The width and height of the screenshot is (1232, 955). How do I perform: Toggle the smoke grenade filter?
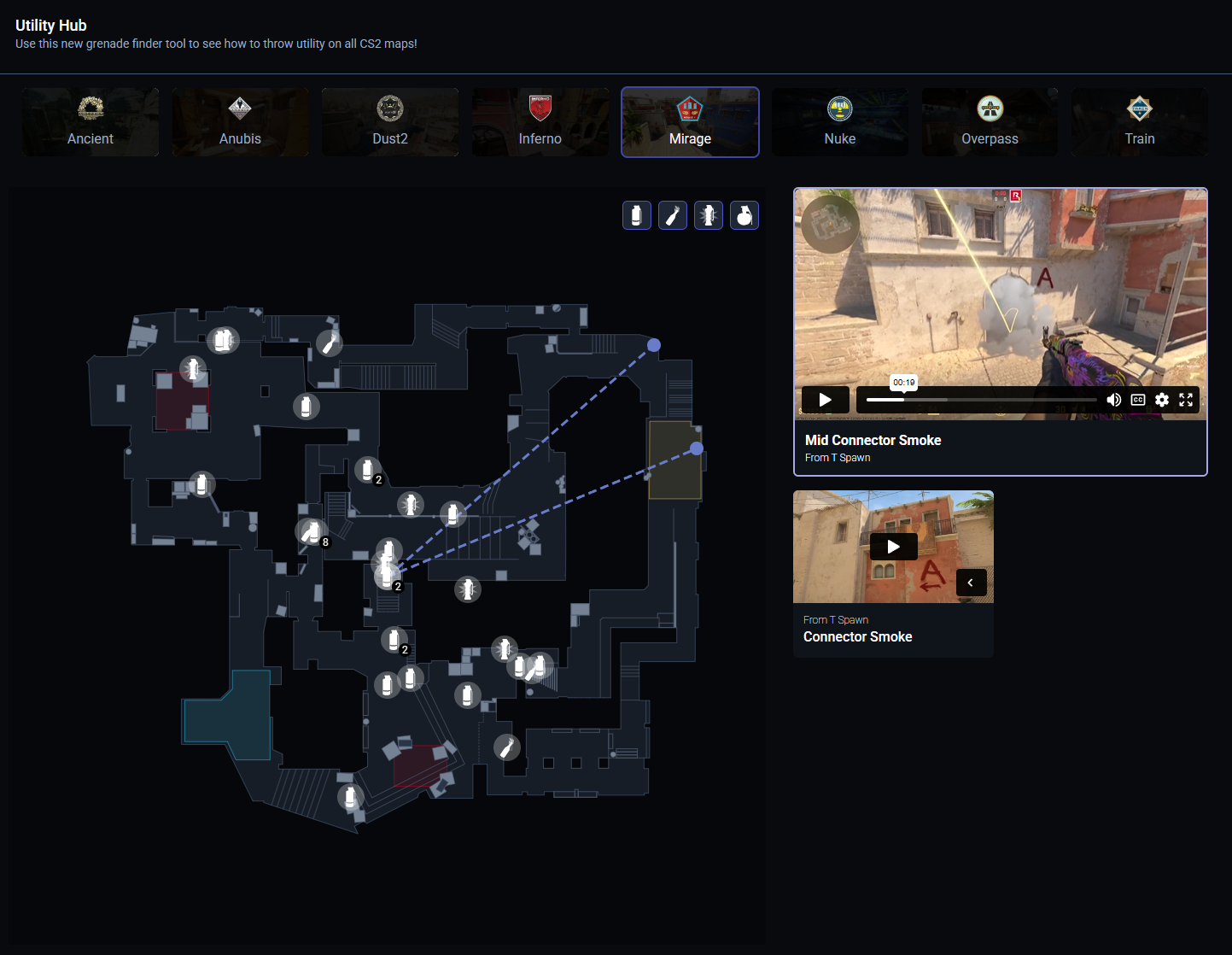click(637, 215)
